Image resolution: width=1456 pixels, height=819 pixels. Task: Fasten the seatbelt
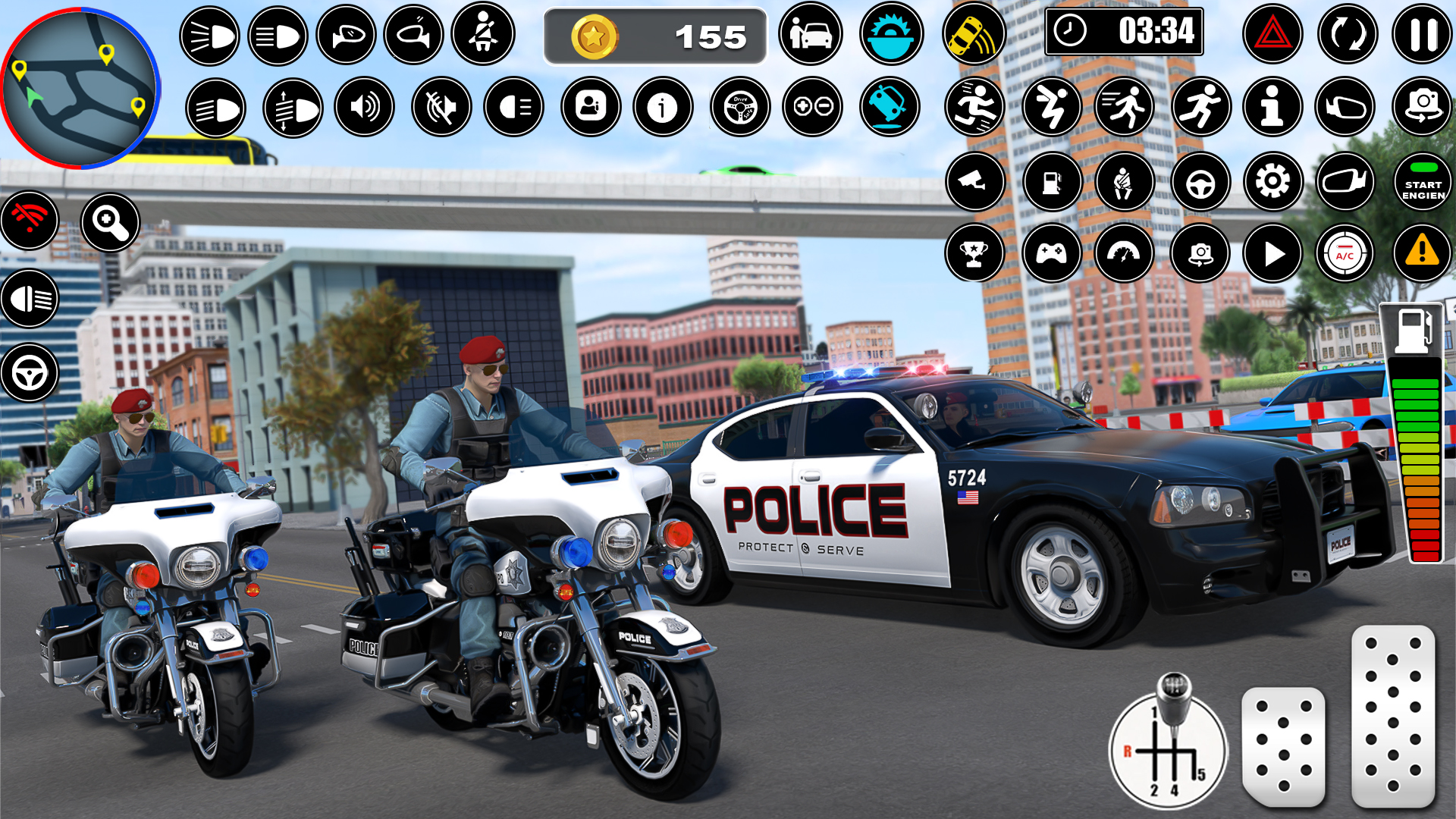click(x=486, y=36)
